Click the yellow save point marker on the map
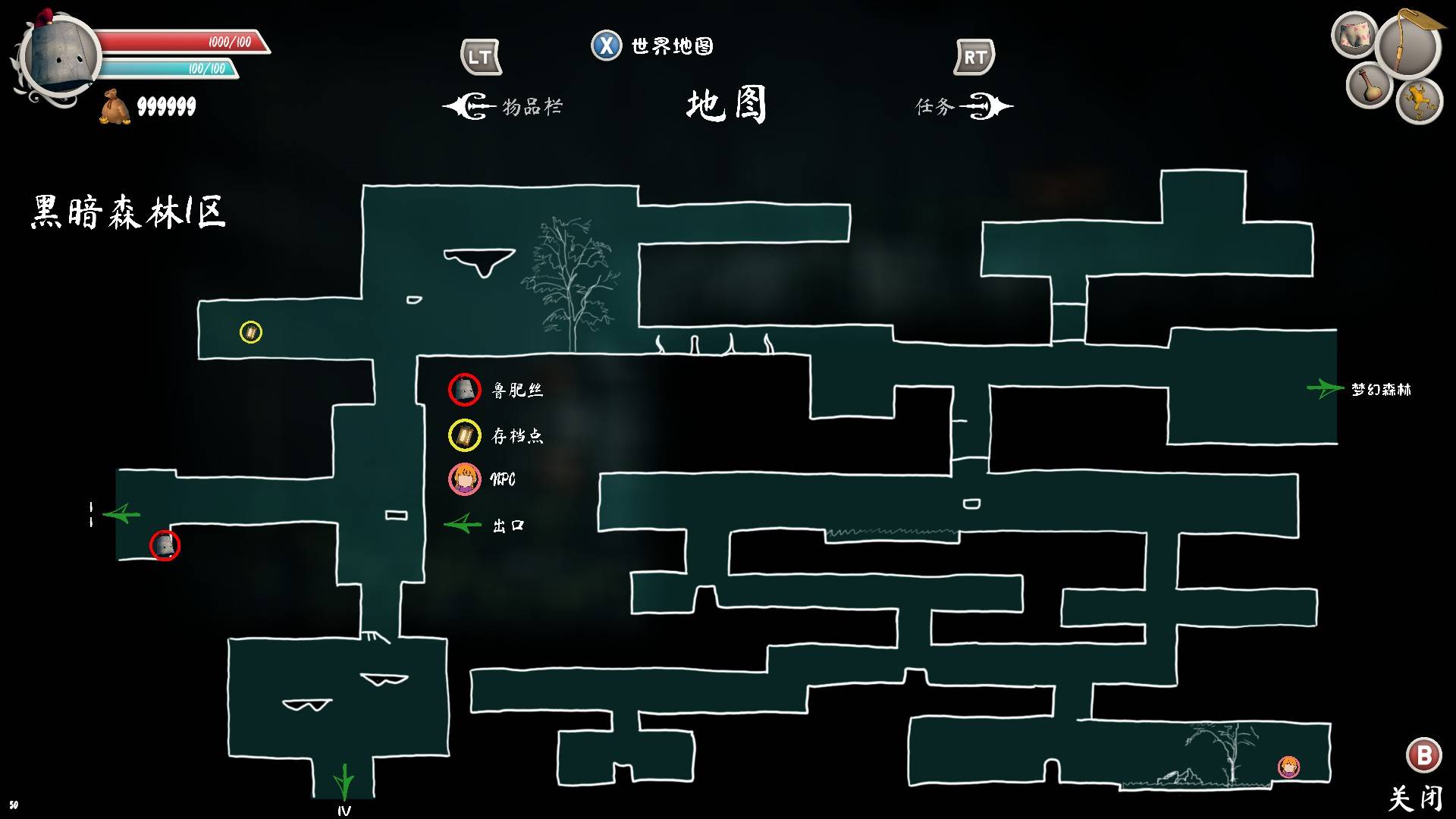Image resolution: width=1456 pixels, height=819 pixels. [251, 332]
